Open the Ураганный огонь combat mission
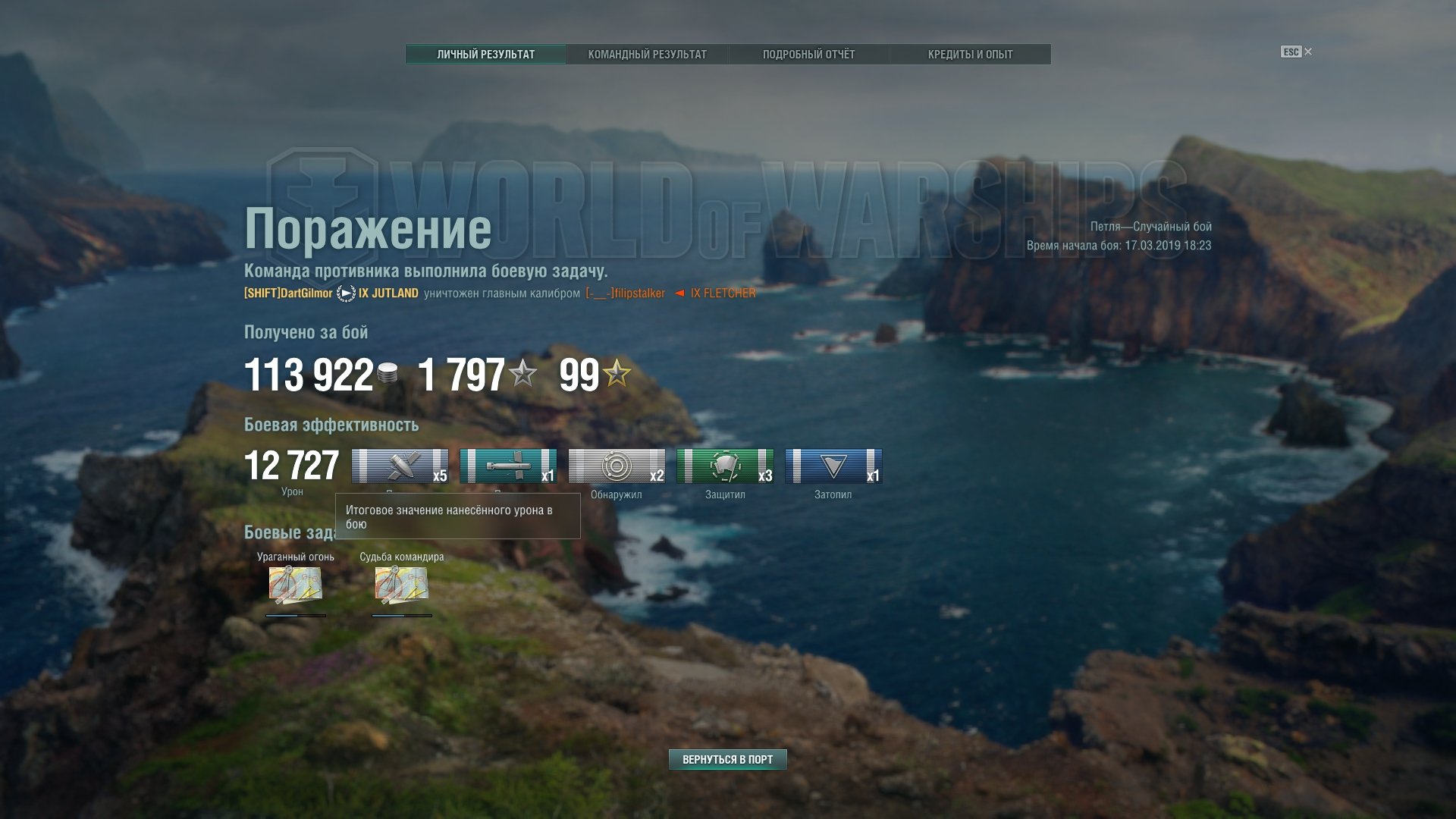Image resolution: width=1456 pixels, height=819 pixels. coord(296,585)
